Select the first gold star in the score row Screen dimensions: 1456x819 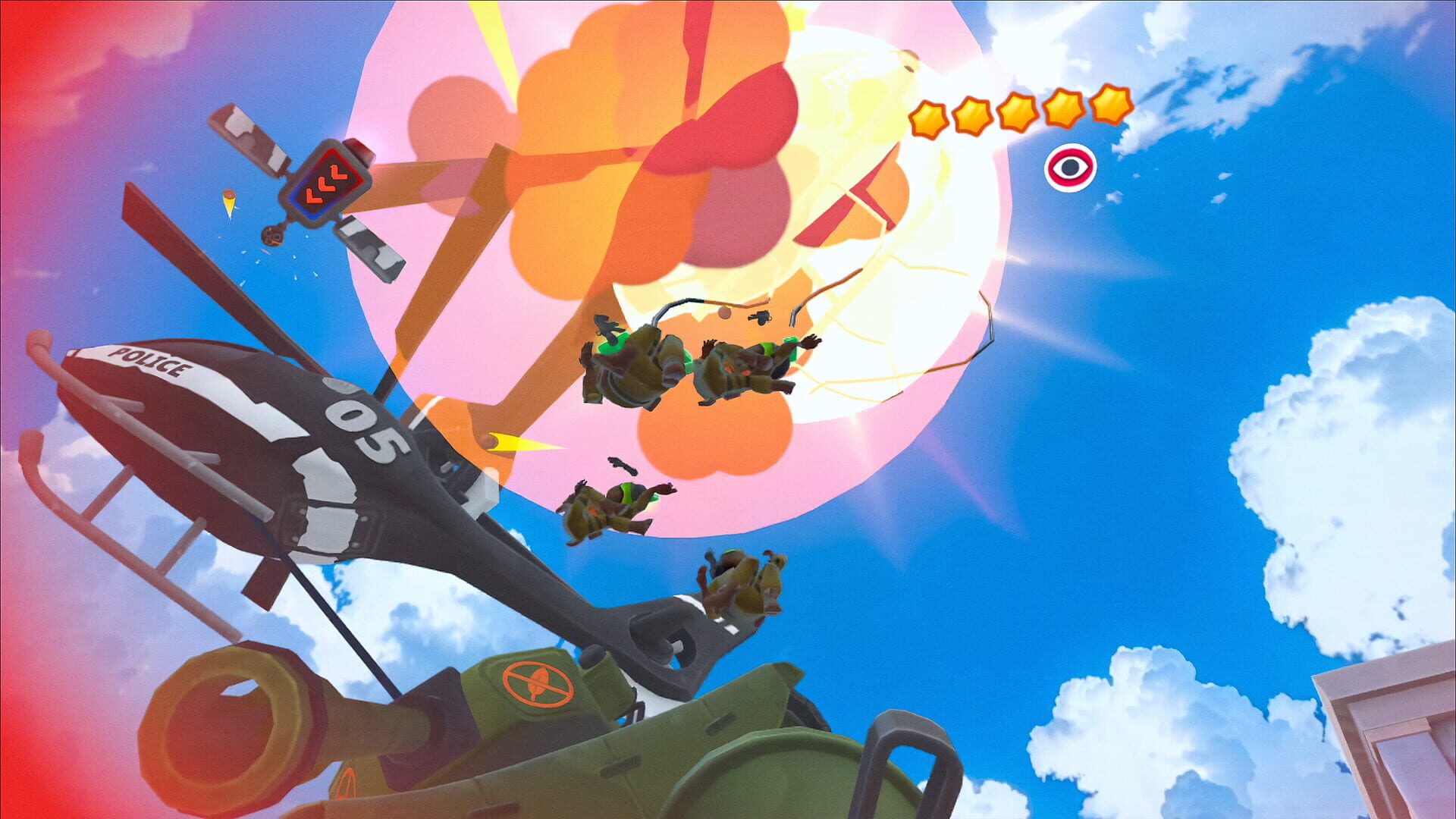(x=929, y=118)
